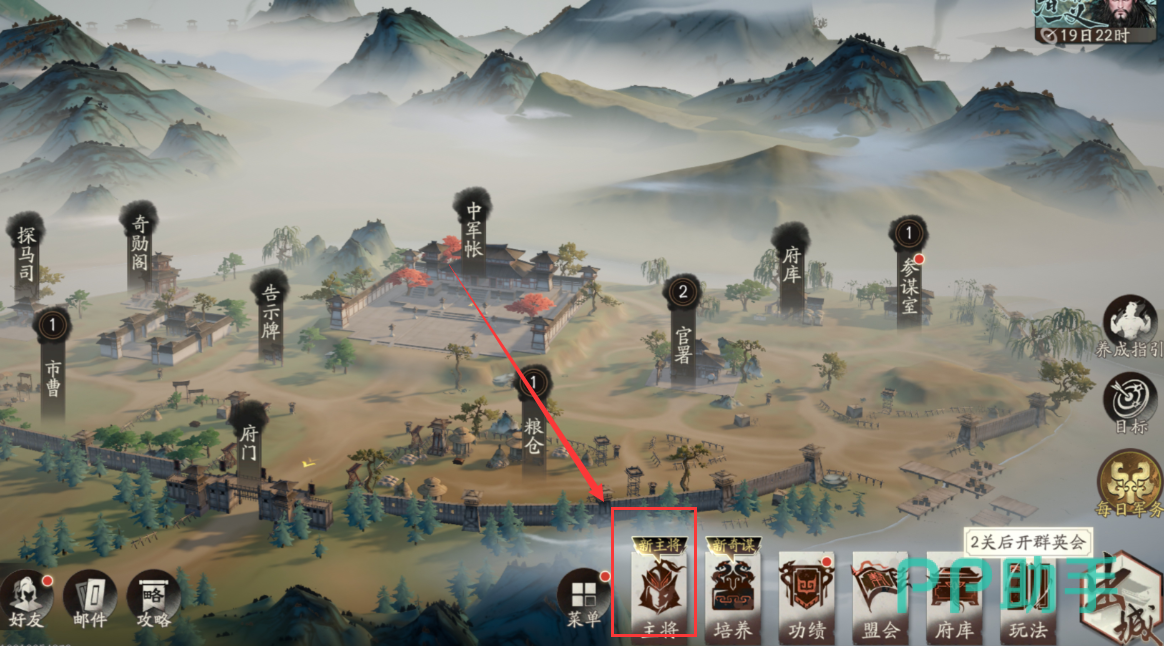Open the 主将 generals menu
Image resolution: width=1164 pixels, height=646 pixels.
pyautogui.click(x=653, y=588)
